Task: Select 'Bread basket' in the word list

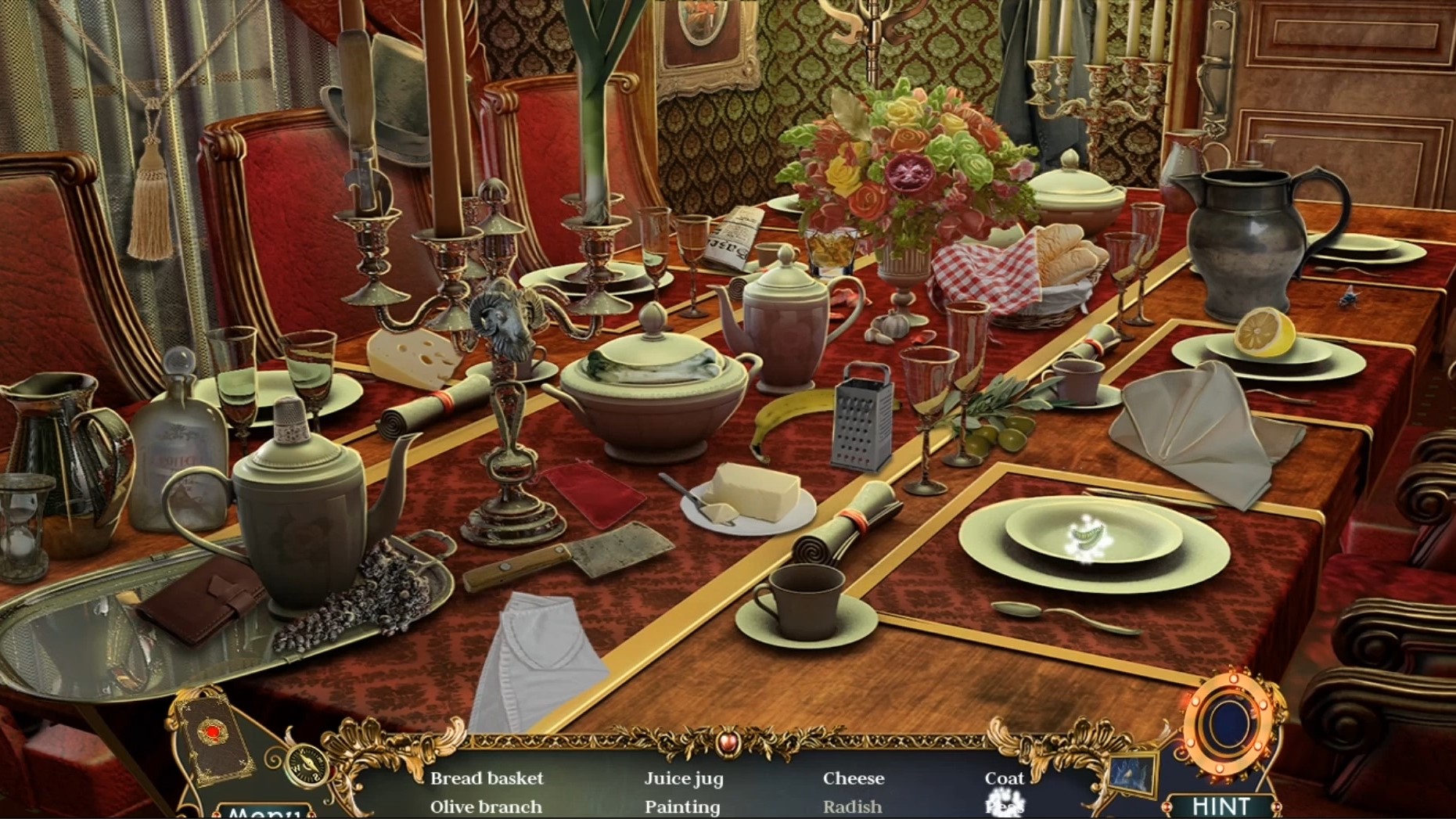Action: click(486, 778)
